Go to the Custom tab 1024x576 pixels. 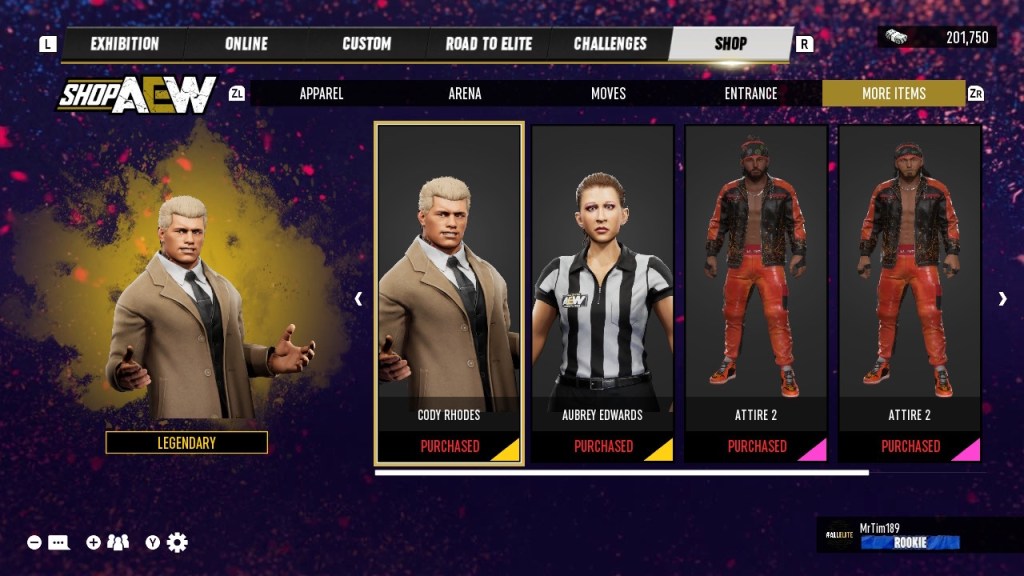click(x=367, y=44)
